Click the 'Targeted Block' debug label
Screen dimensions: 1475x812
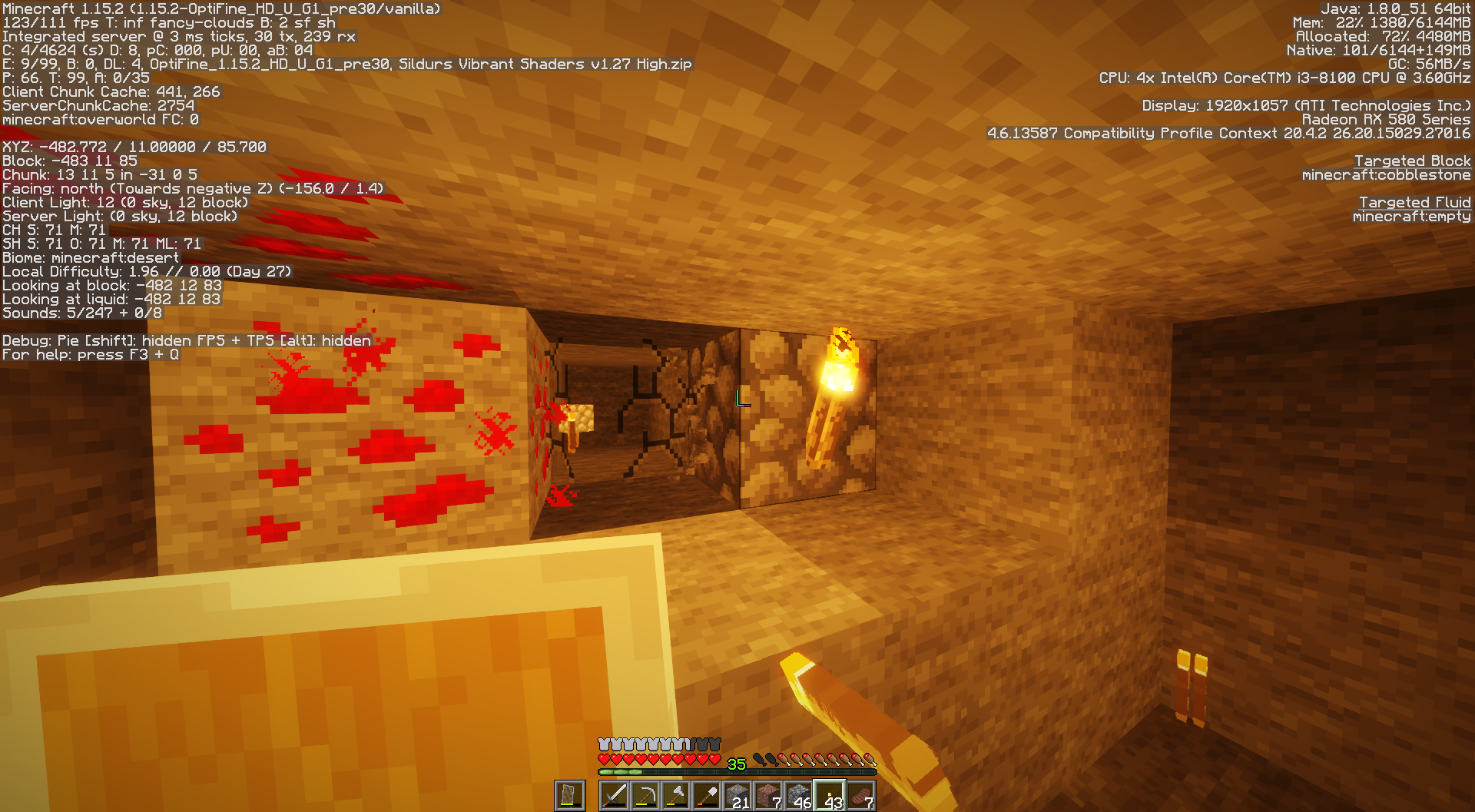(1414, 161)
